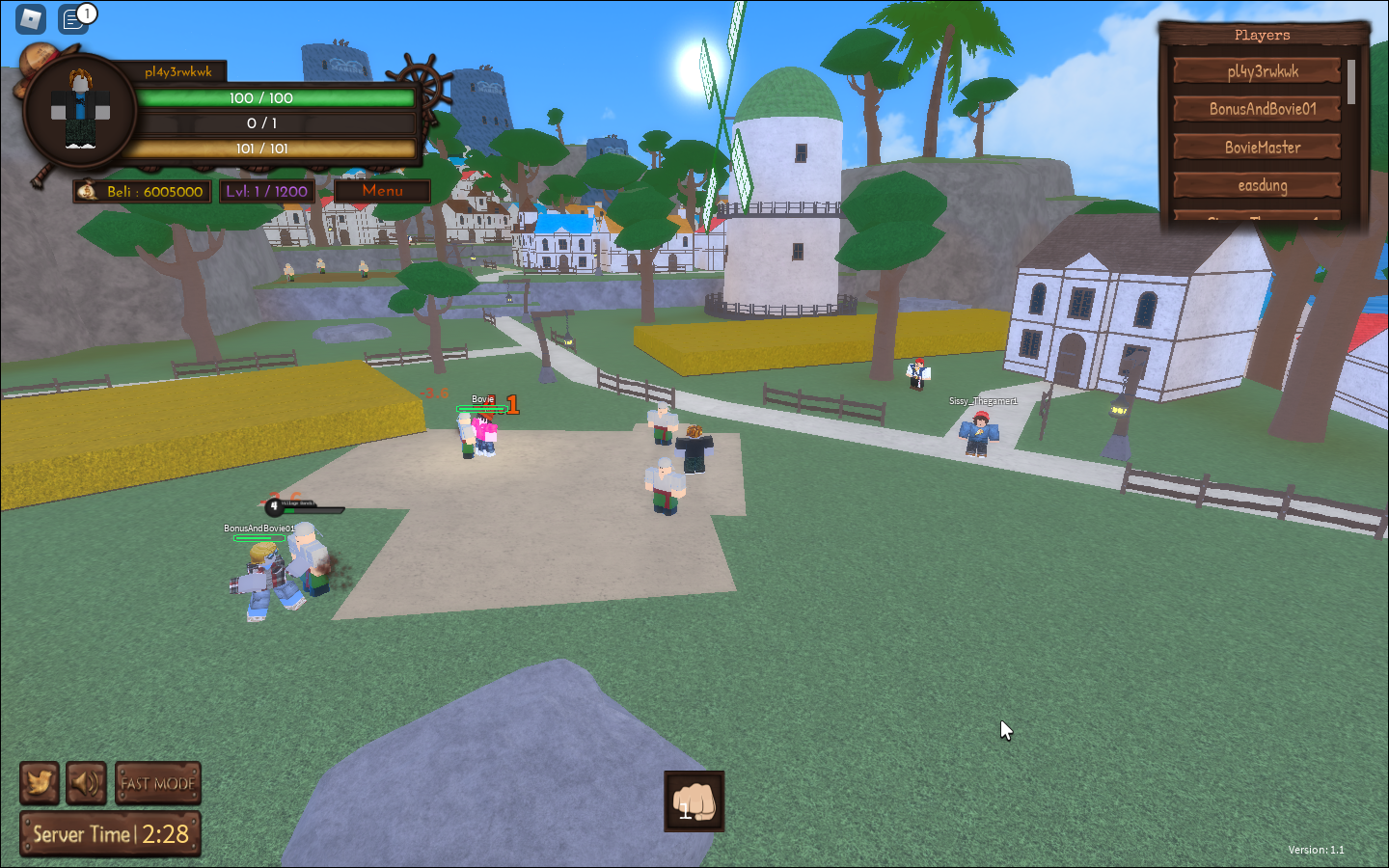Click the Twitter bird icon

click(x=39, y=783)
